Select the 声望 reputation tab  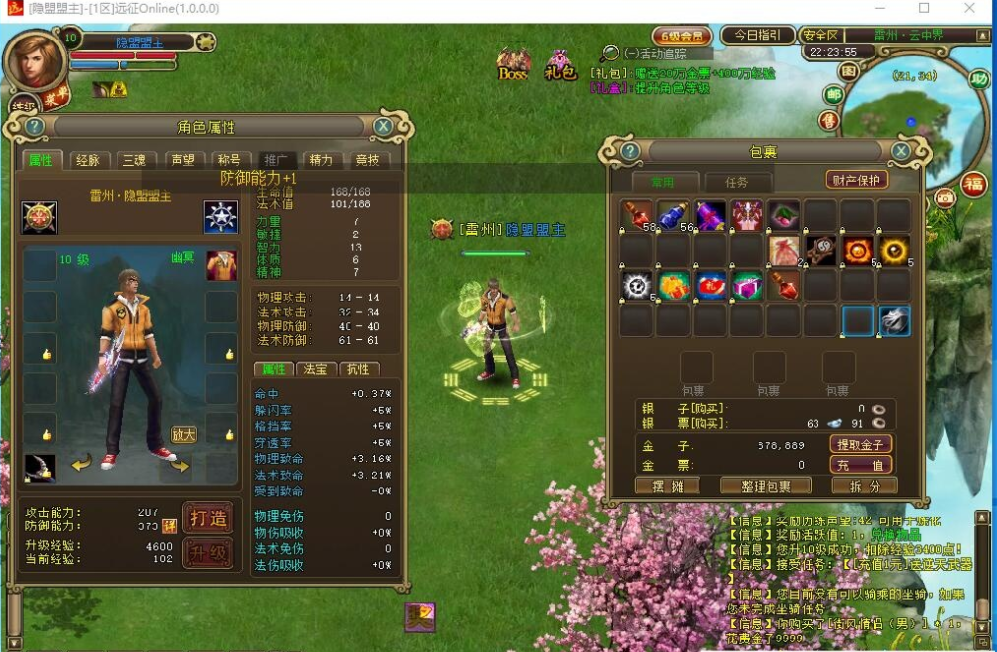[181, 160]
